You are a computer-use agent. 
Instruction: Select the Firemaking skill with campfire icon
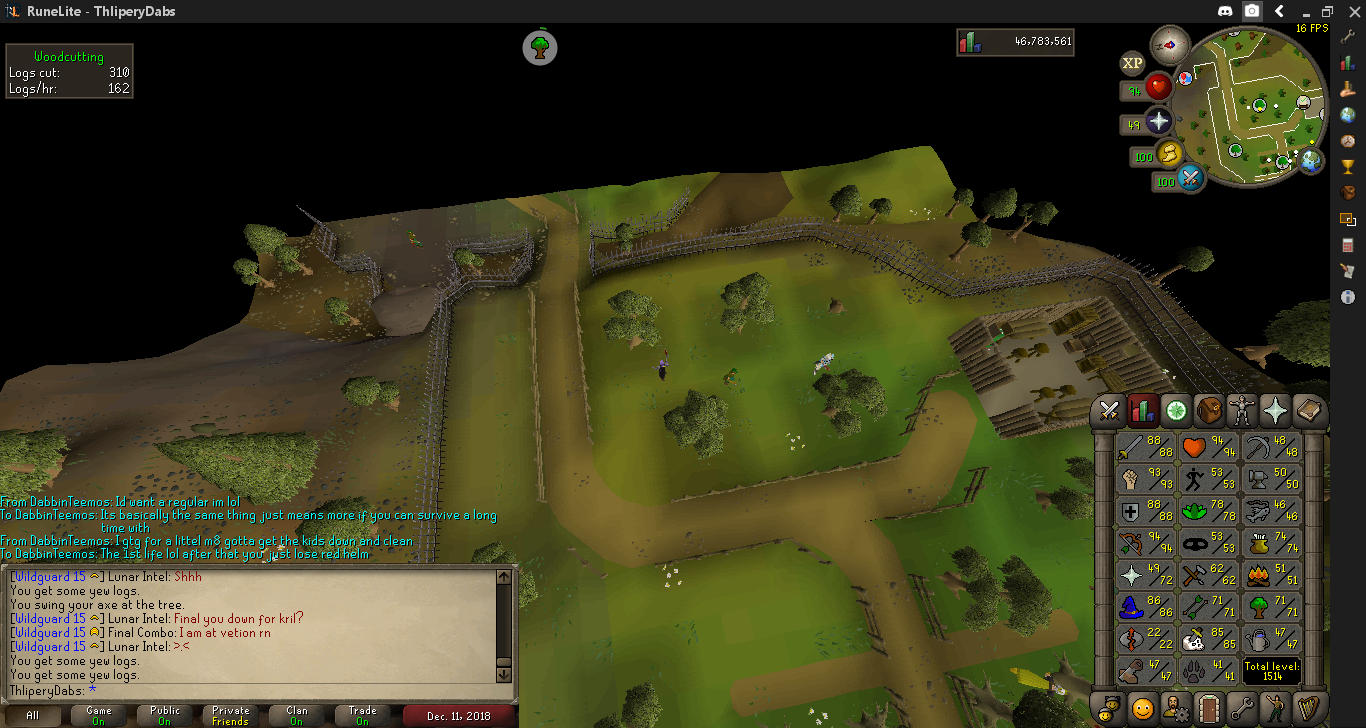click(1271, 574)
